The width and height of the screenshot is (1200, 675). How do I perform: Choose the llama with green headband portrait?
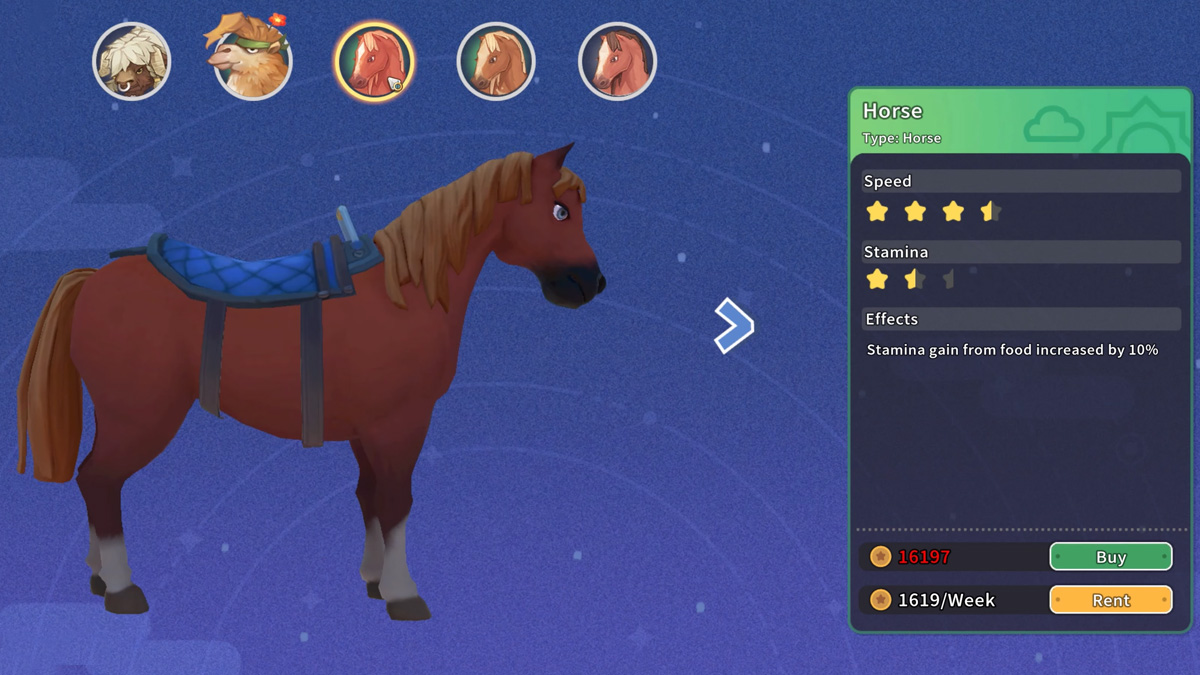253,61
